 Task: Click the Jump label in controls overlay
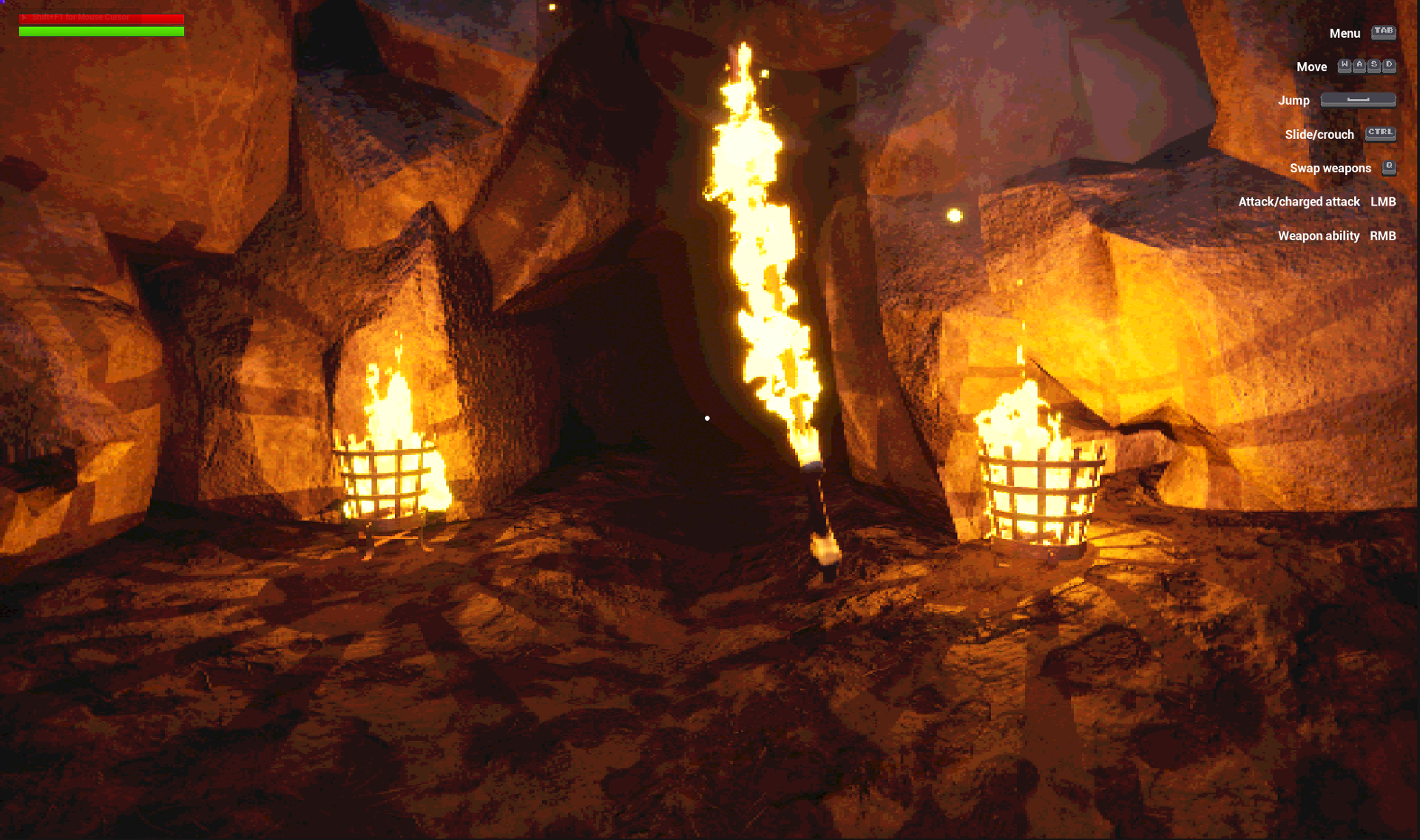[x=1294, y=100]
